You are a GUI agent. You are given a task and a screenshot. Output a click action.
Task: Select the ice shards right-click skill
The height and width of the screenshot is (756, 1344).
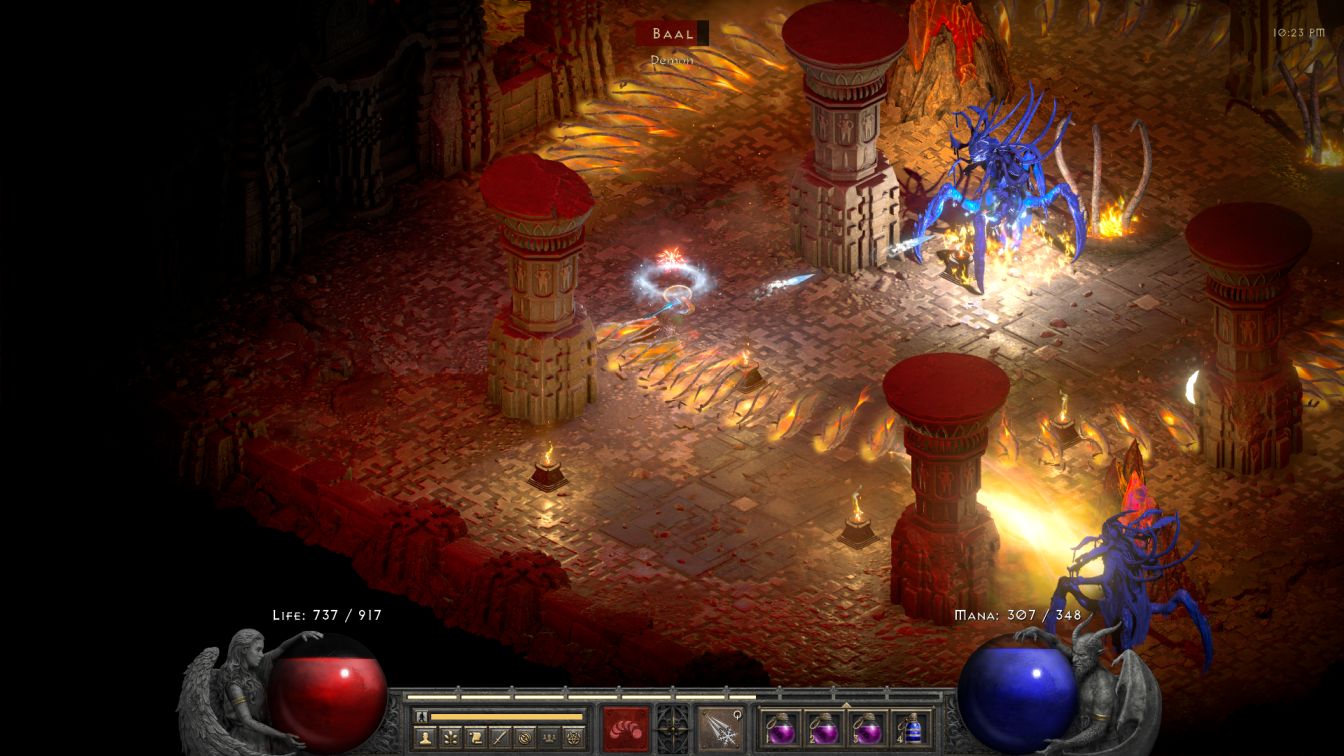pyautogui.click(x=718, y=727)
